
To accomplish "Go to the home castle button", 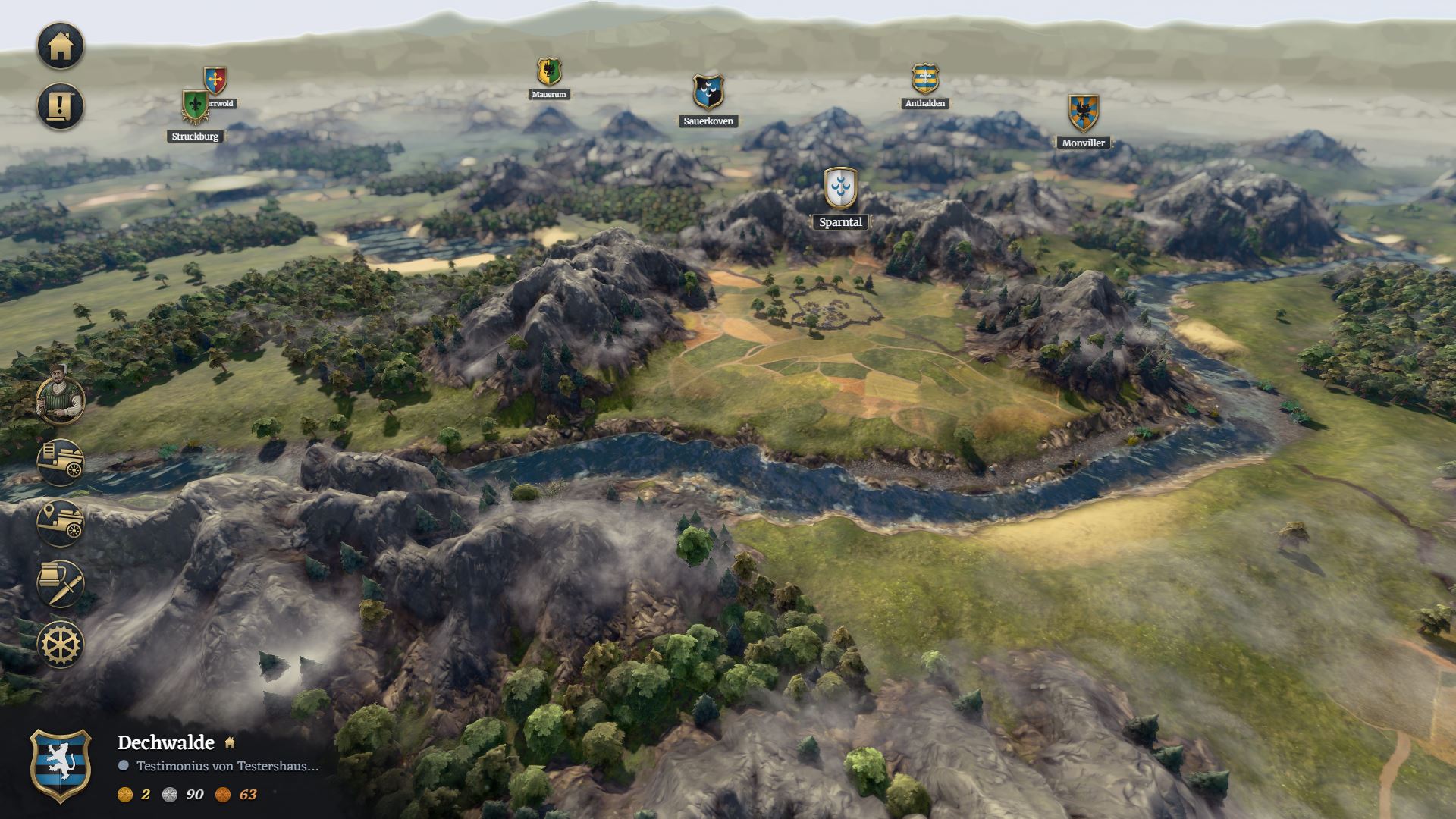I will [61, 45].
